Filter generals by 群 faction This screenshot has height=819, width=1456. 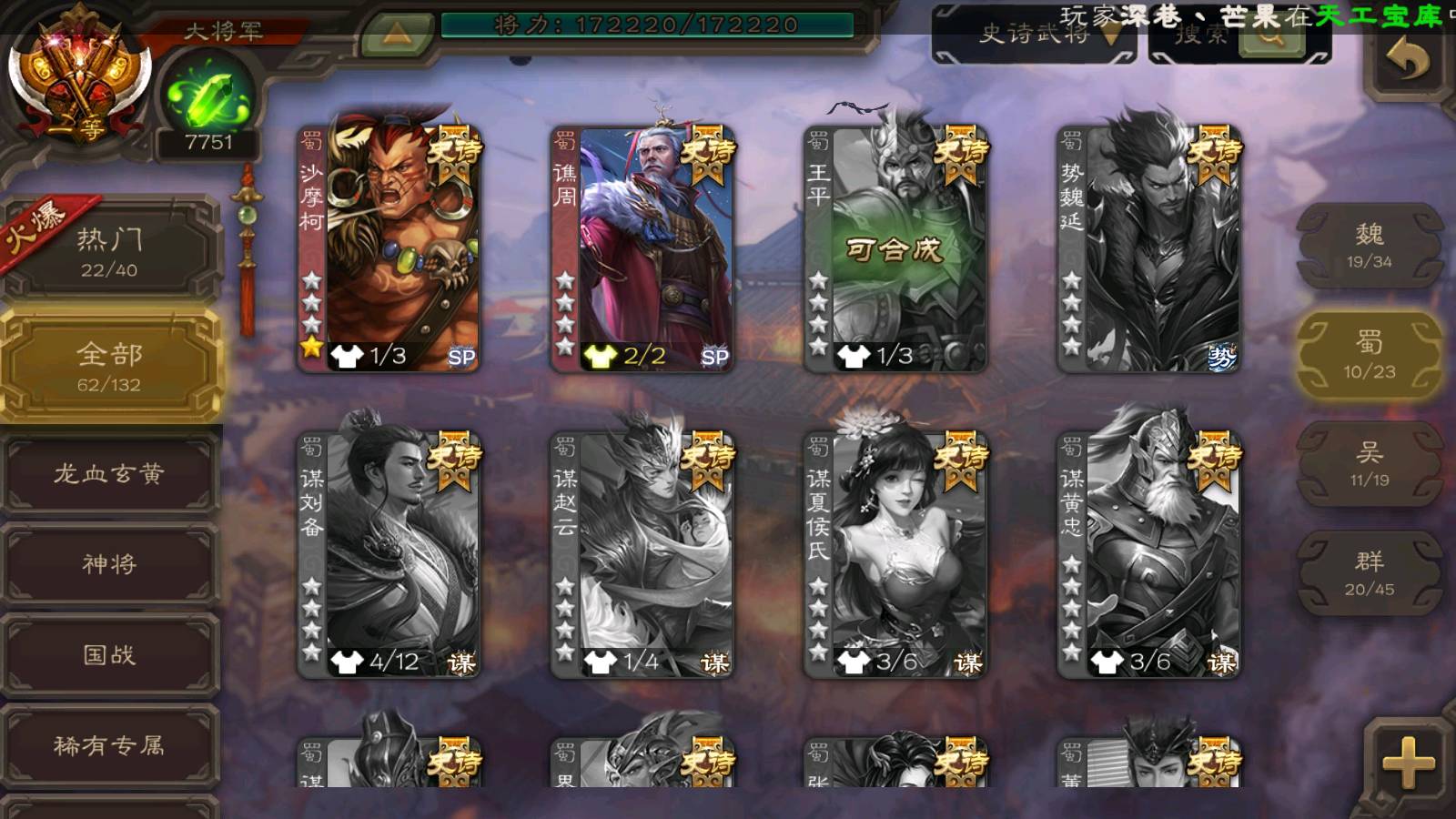(1369, 573)
